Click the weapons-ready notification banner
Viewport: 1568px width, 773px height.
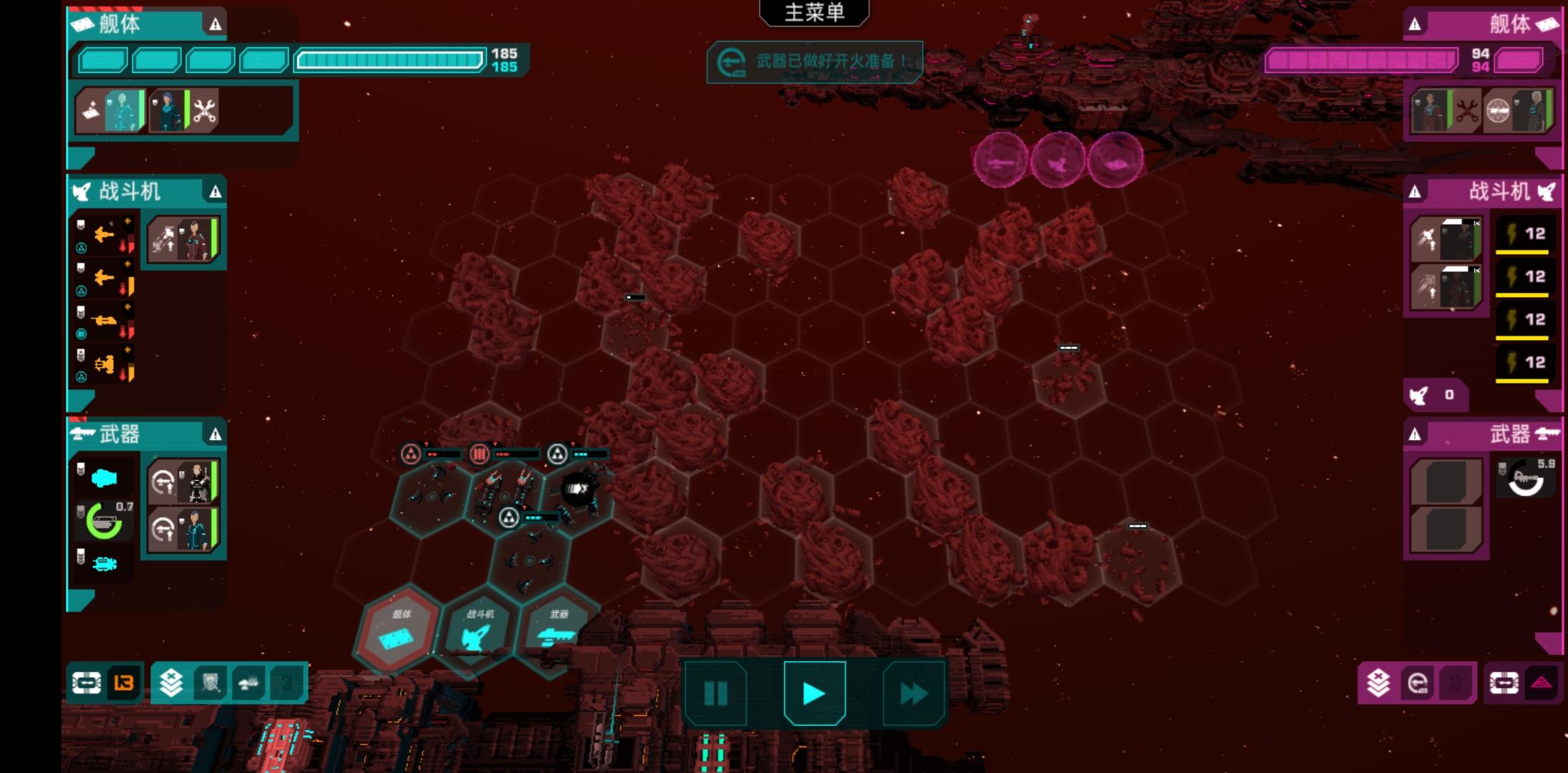814,62
